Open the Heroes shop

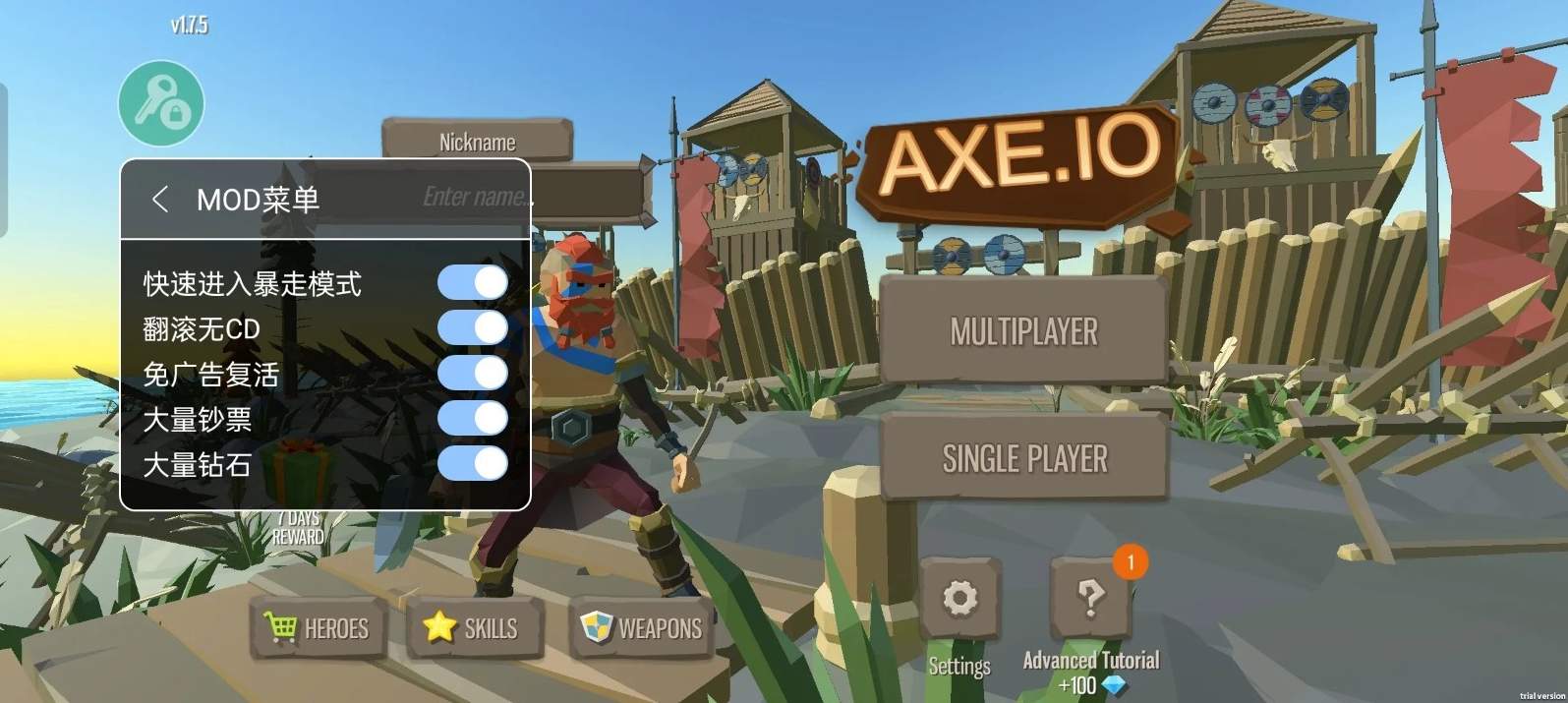[x=317, y=628]
